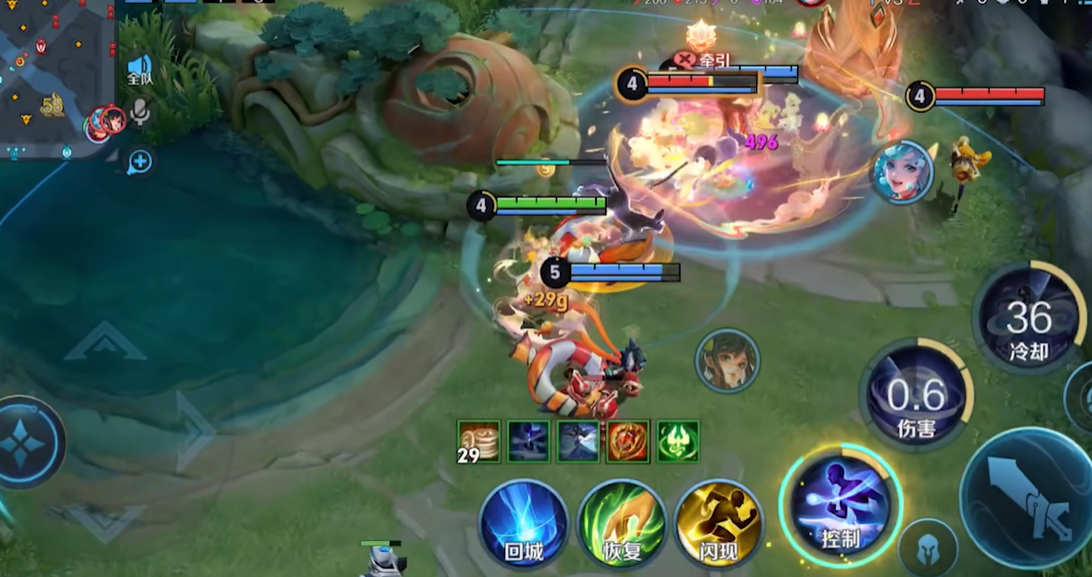
Task: Open the quick chat plus bubble
Action: tap(140, 161)
